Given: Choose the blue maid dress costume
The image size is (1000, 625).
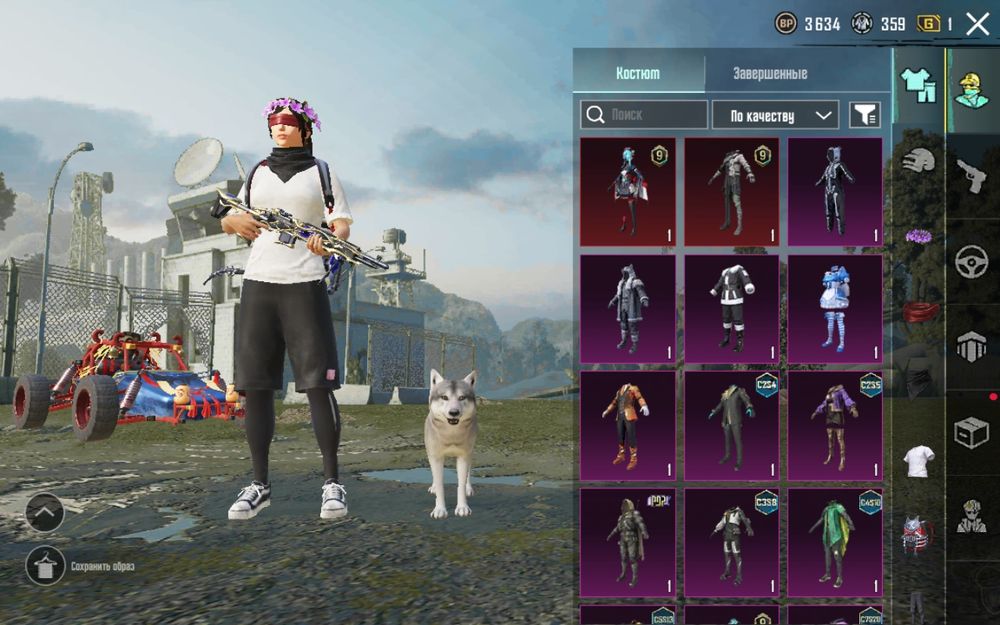Looking at the screenshot, I should (835, 308).
